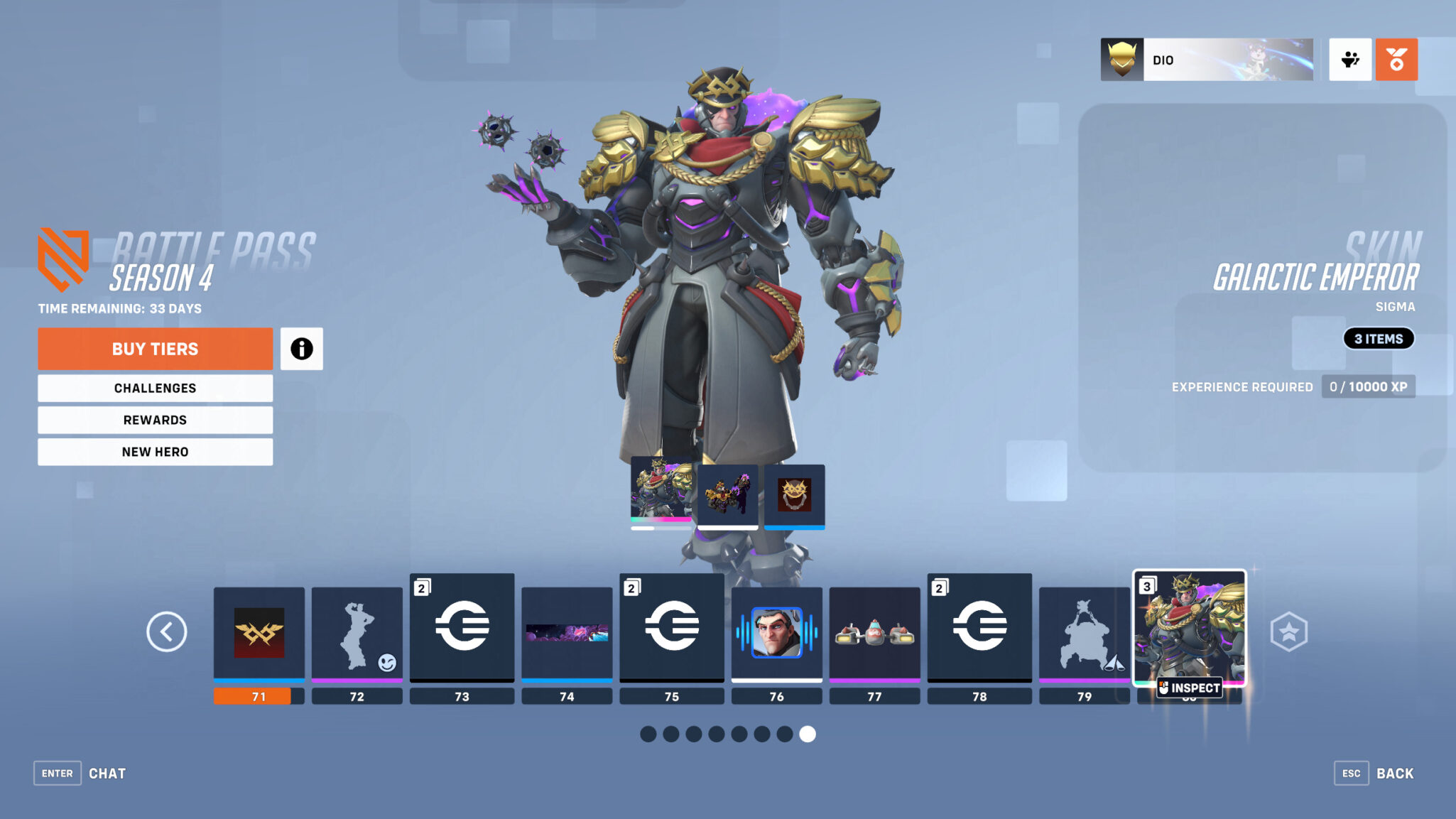1456x819 pixels.
Task: Select the tier 72 emote silhouette reward
Action: coord(357,632)
